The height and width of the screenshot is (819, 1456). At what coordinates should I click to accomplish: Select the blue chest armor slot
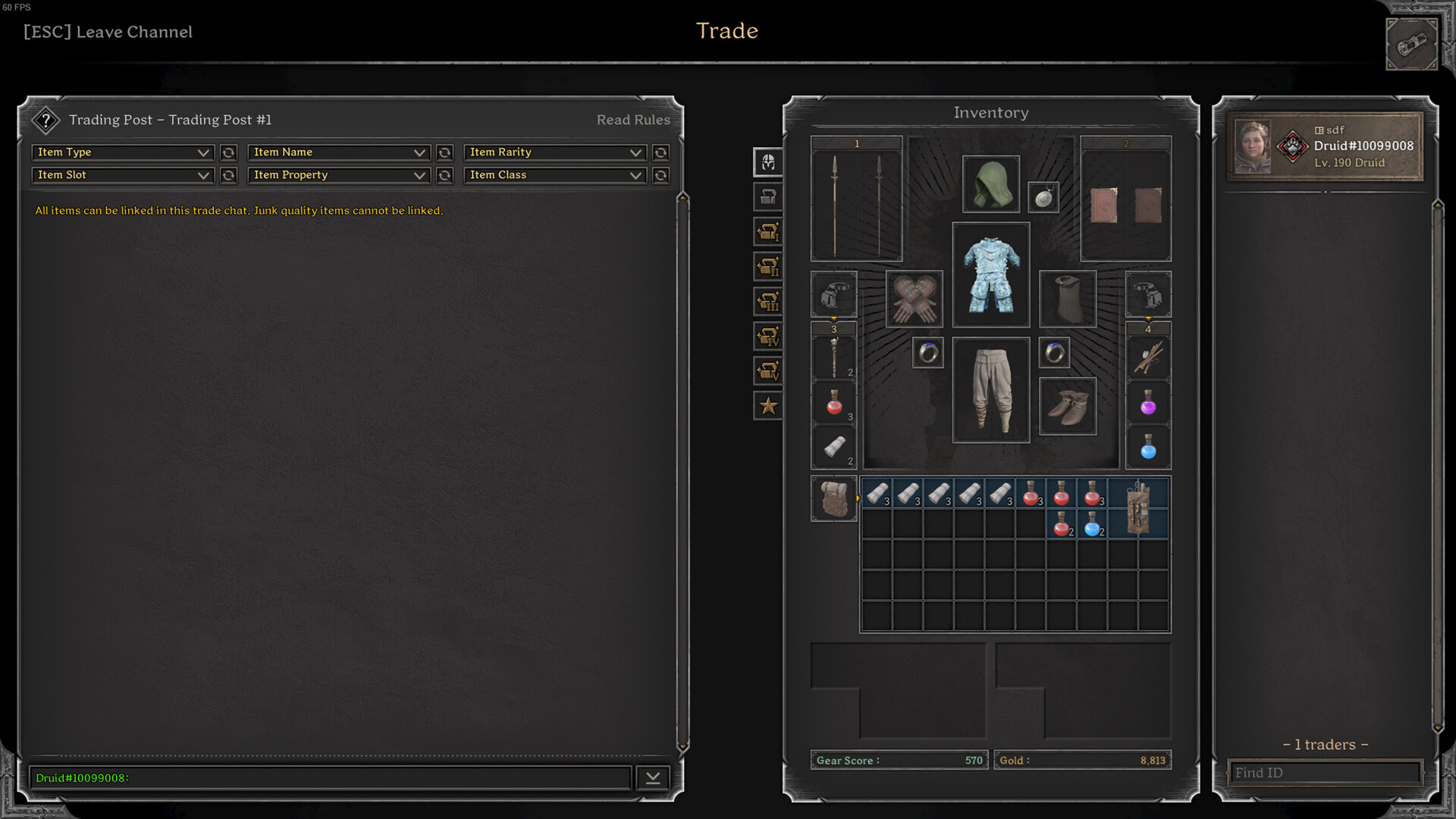[x=990, y=275]
